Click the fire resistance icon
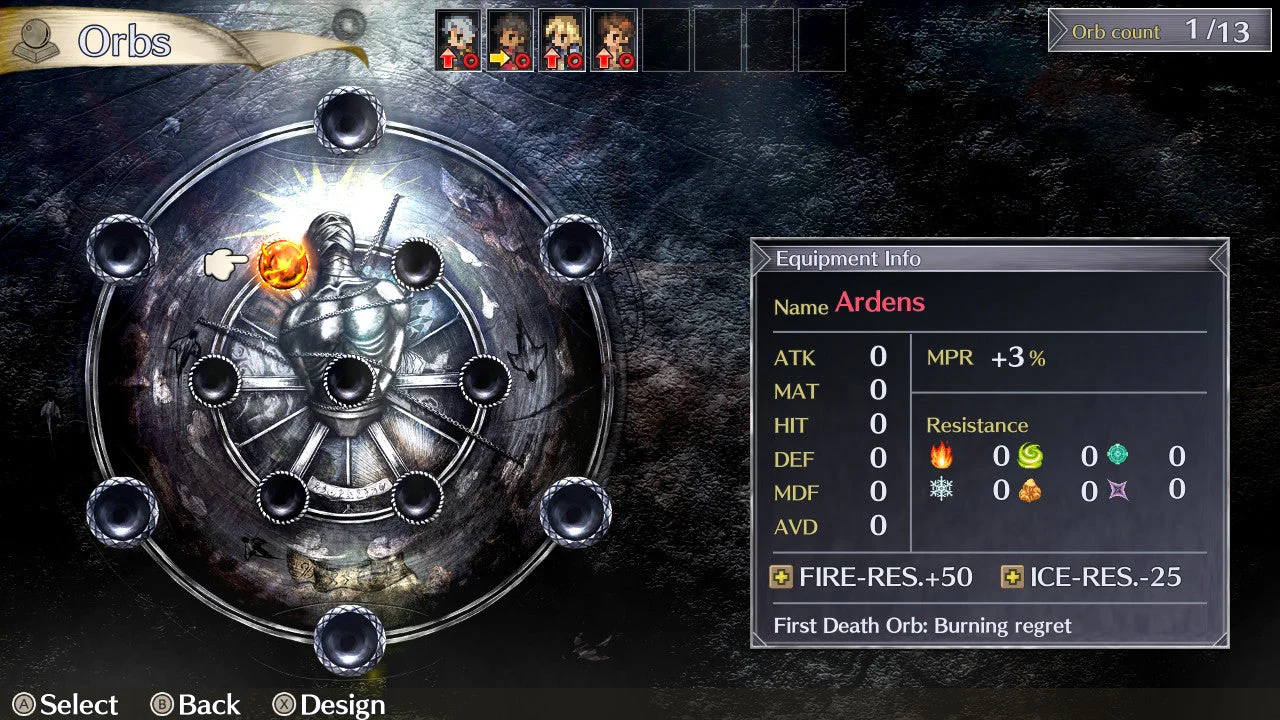 (x=942, y=456)
